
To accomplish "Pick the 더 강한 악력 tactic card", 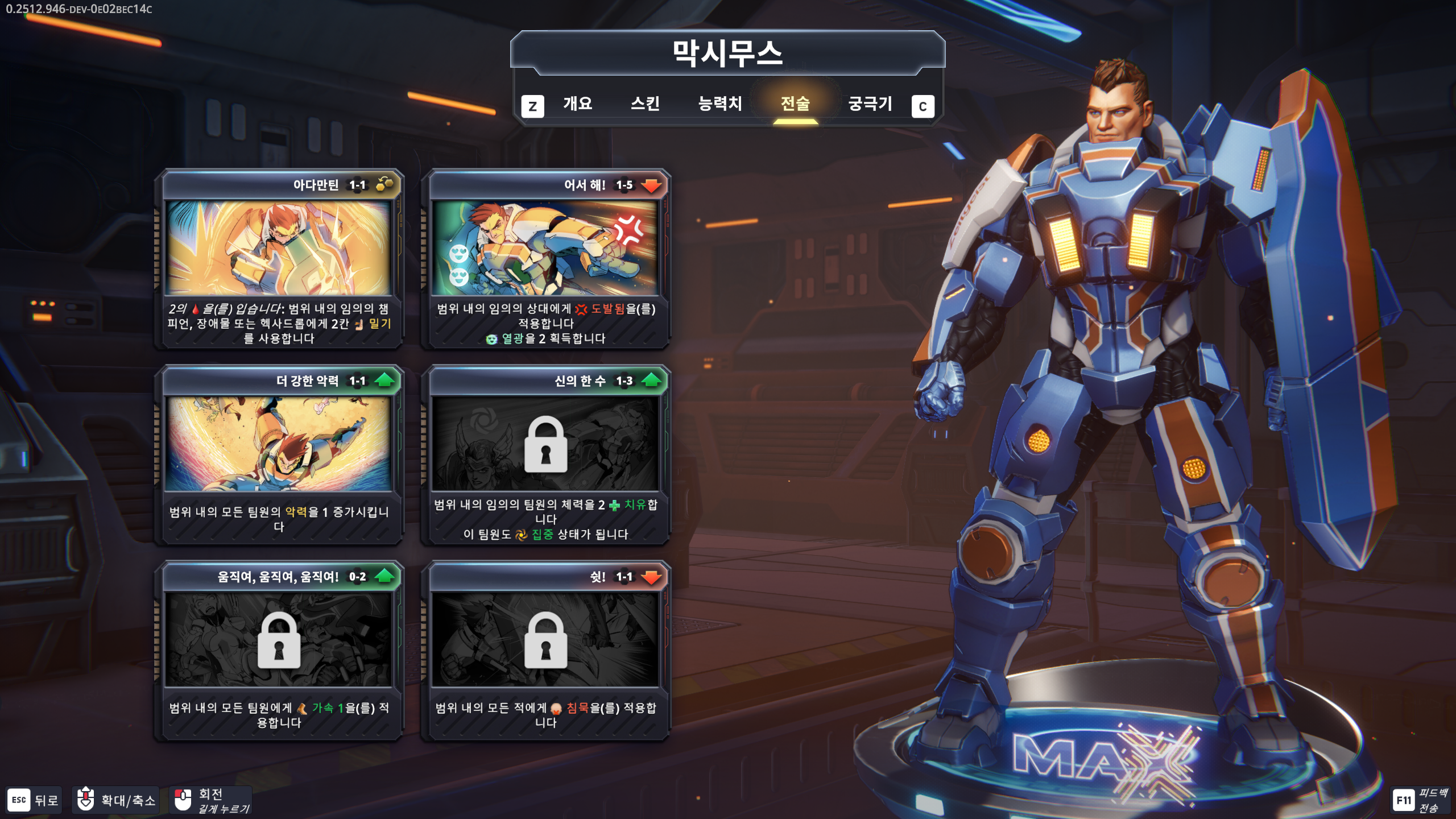I will point(279,454).
